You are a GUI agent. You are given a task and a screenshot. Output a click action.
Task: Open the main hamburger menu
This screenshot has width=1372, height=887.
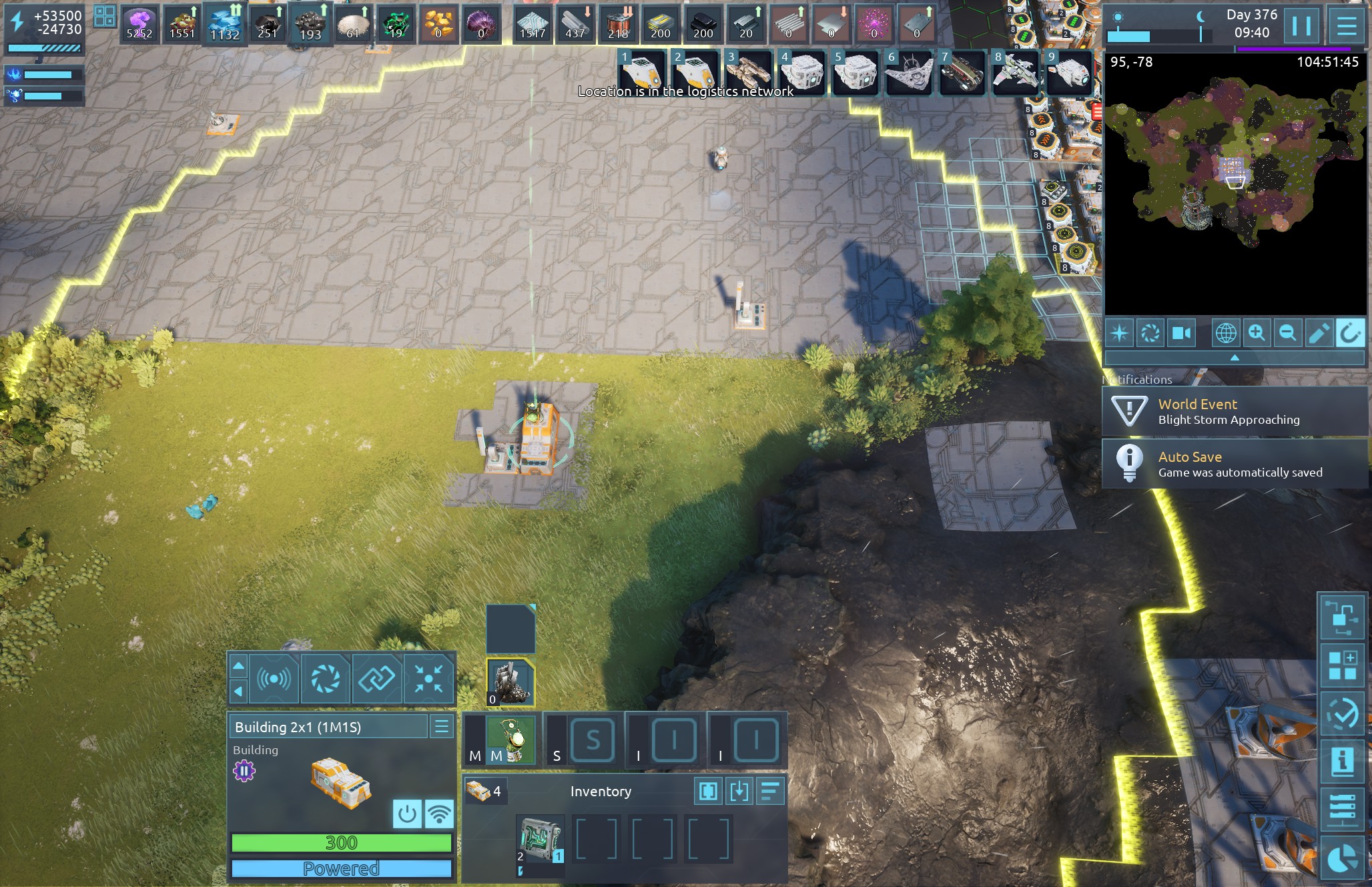coord(1347,27)
